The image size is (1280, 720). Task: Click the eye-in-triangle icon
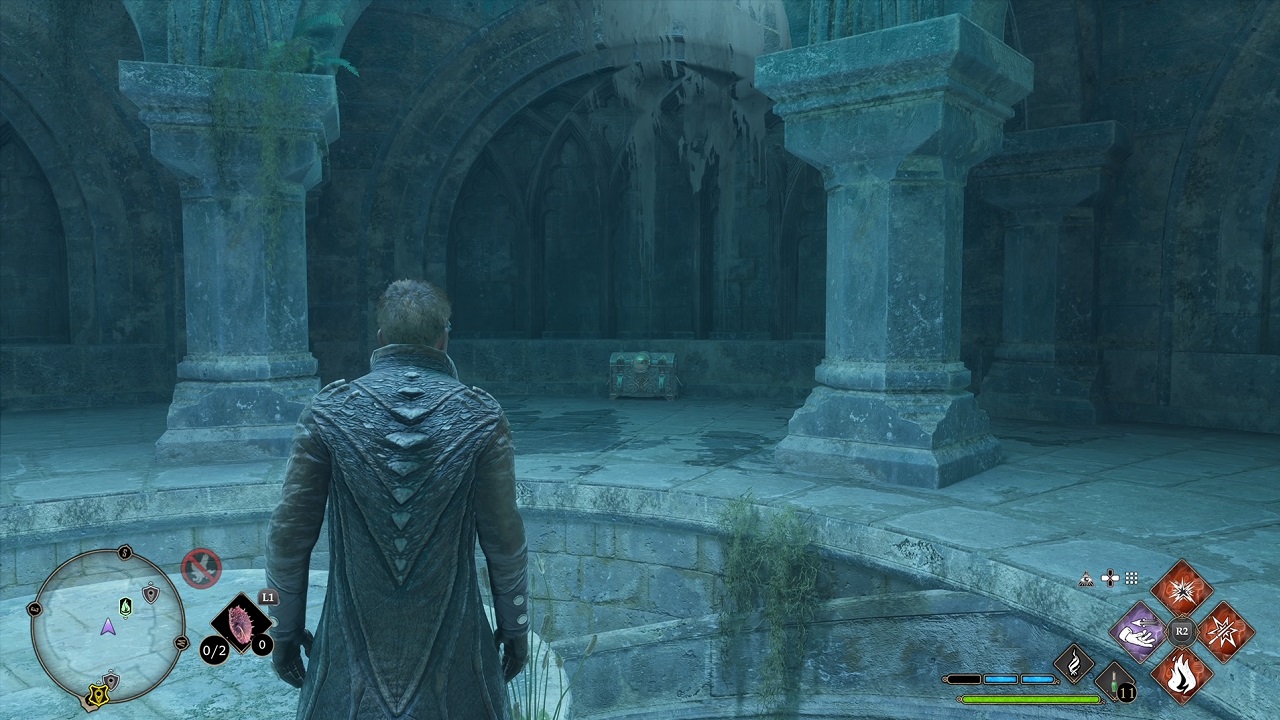coord(1087,578)
